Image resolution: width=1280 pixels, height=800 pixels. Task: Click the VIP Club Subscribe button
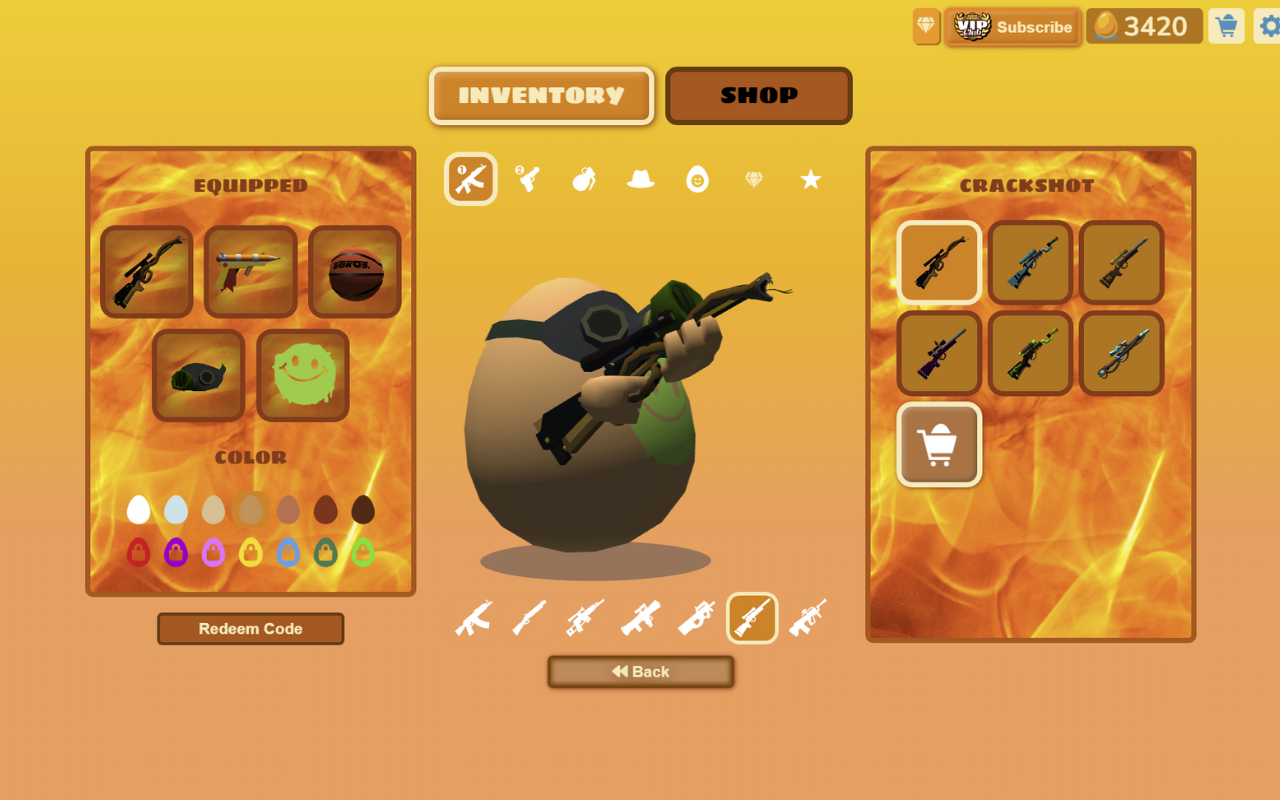(1013, 27)
